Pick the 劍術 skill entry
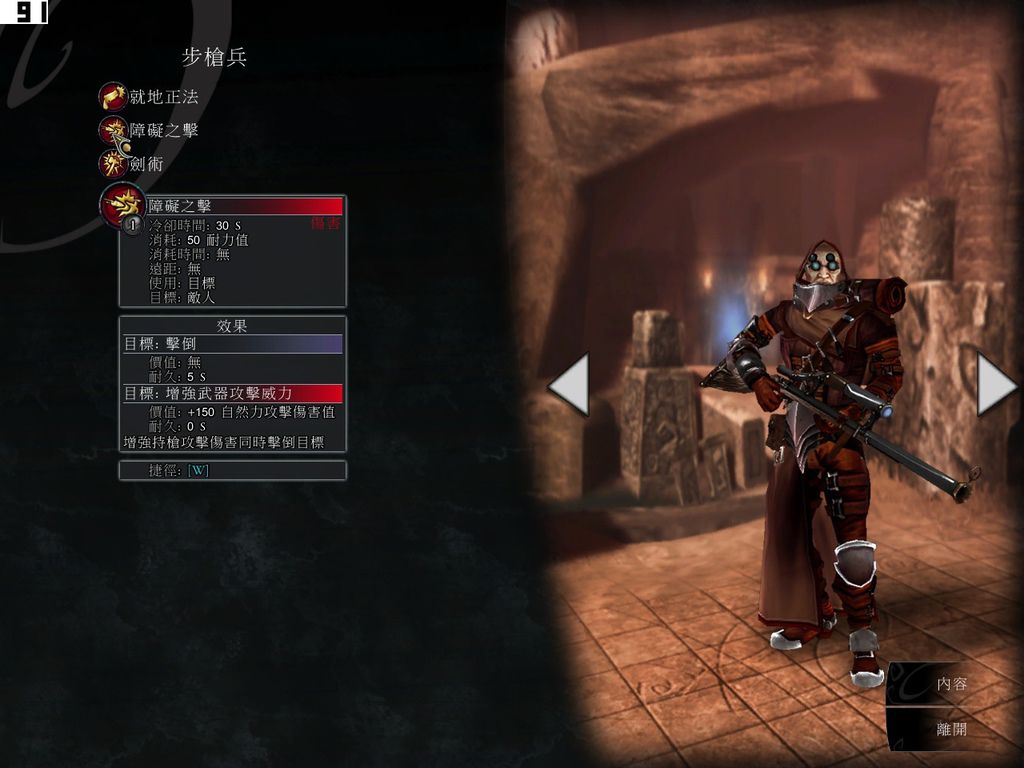The image size is (1024, 768). [x=135, y=163]
